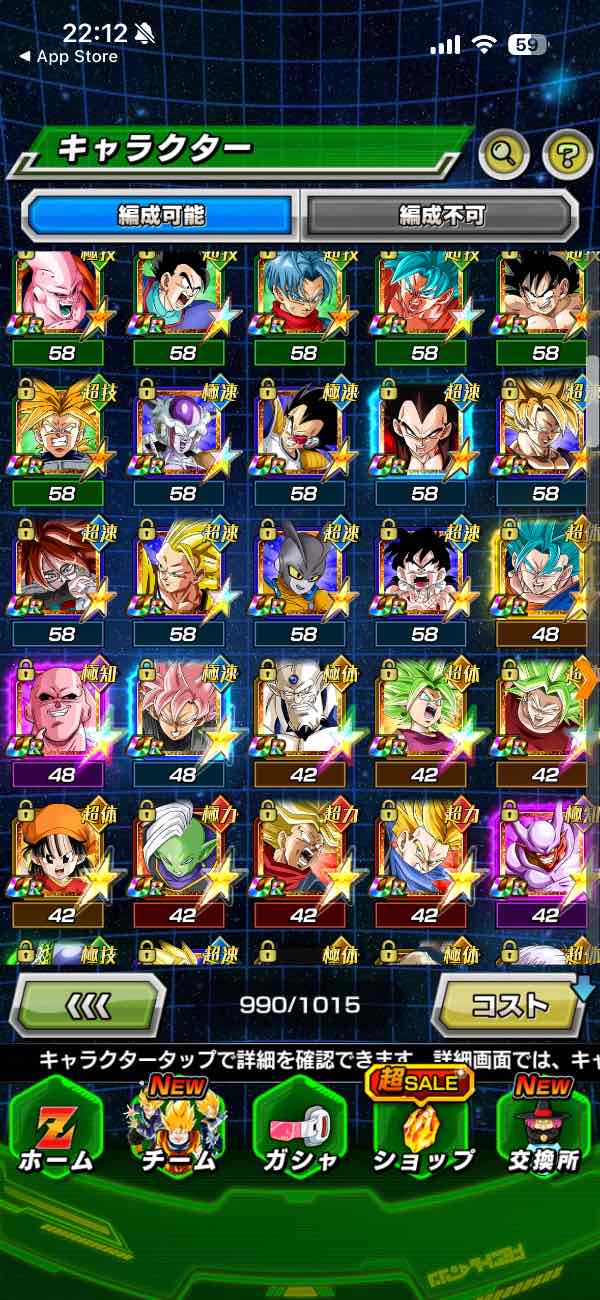Image resolution: width=600 pixels, height=1300 pixels.
Task: Switch to the 編成不可 tab
Action: click(x=441, y=214)
